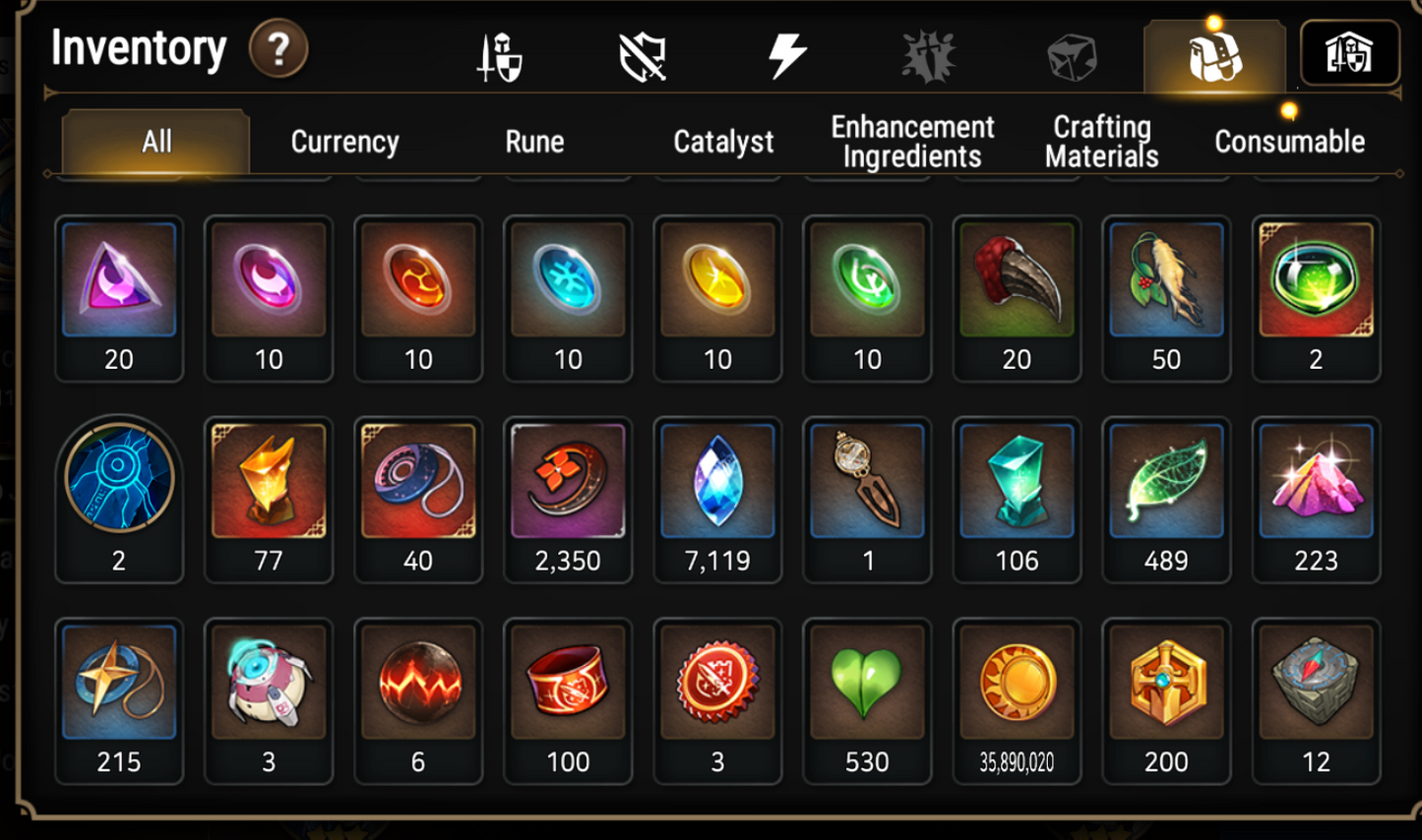
Task: Switch to the Currency tab
Action: [x=344, y=142]
